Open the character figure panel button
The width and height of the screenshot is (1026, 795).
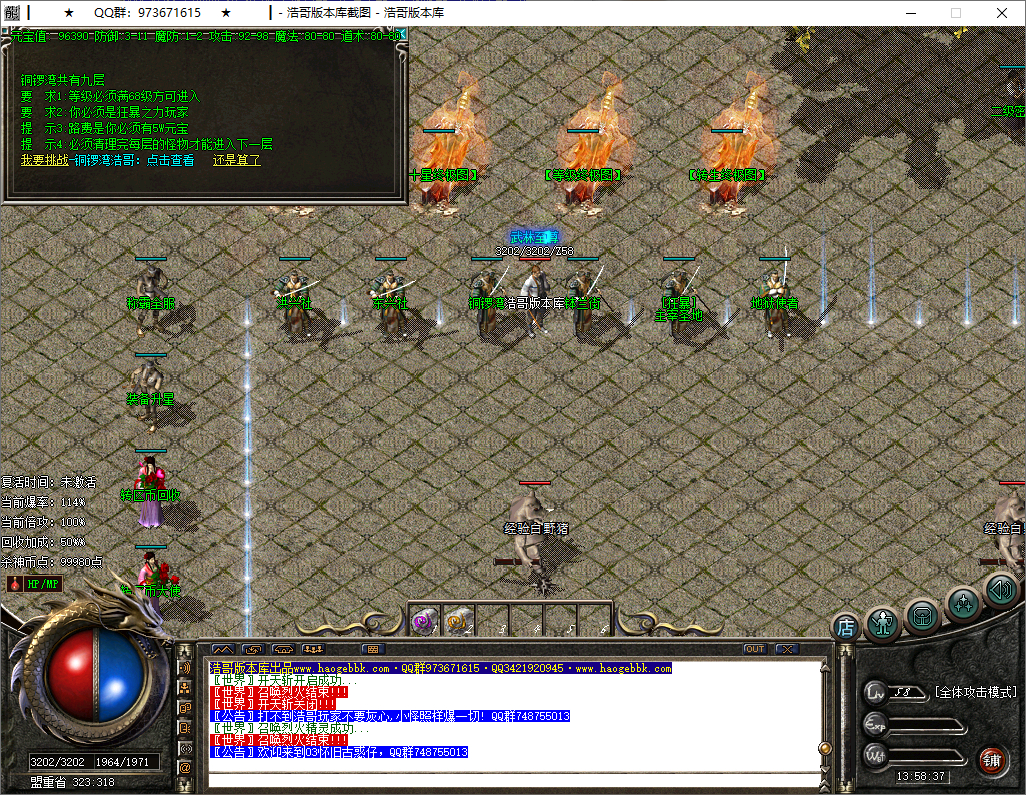pyautogui.click(x=883, y=623)
